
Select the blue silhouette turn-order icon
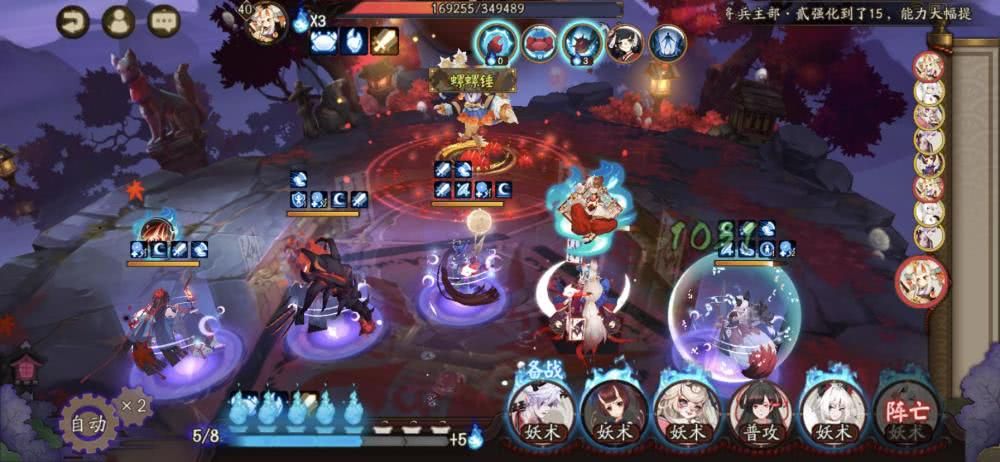[665, 43]
